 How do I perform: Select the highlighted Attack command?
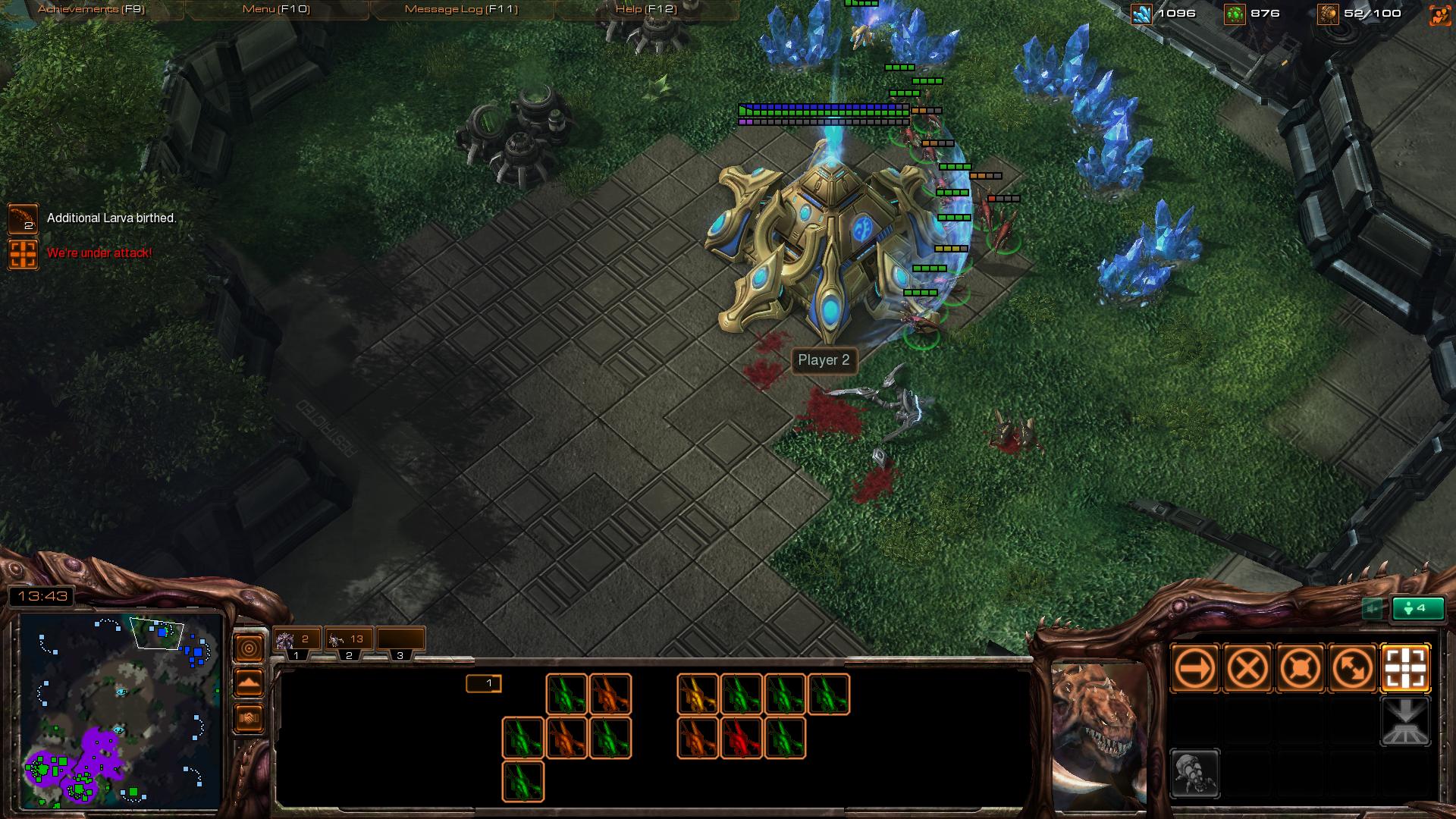pos(1406,669)
